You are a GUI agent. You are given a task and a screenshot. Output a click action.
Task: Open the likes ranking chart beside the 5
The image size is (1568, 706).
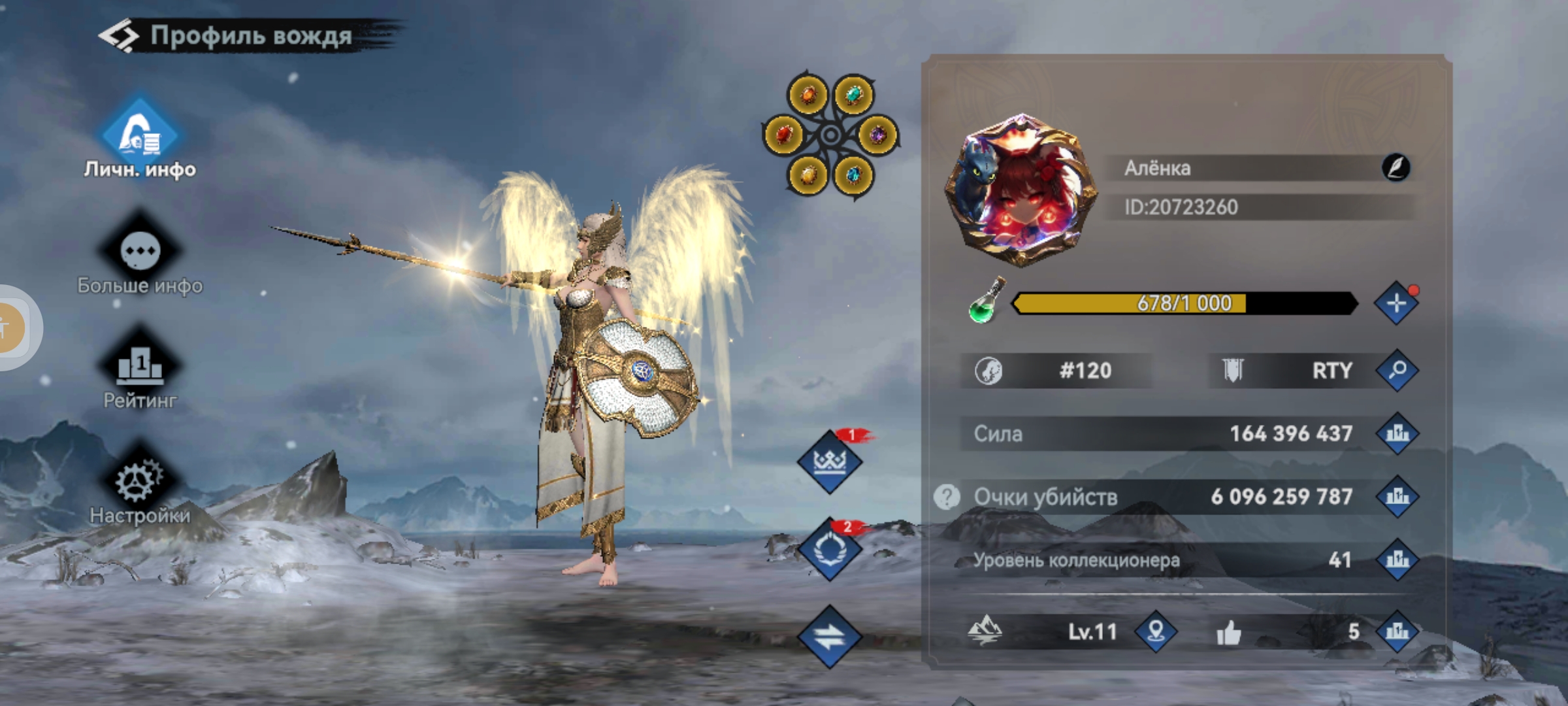coord(1397,631)
